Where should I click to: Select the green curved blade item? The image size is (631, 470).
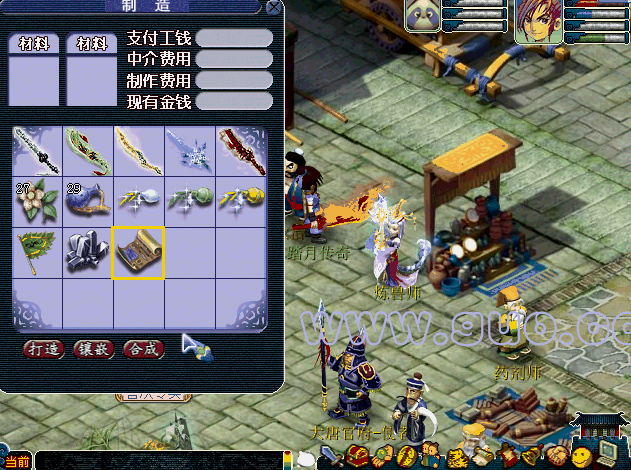(x=88, y=151)
